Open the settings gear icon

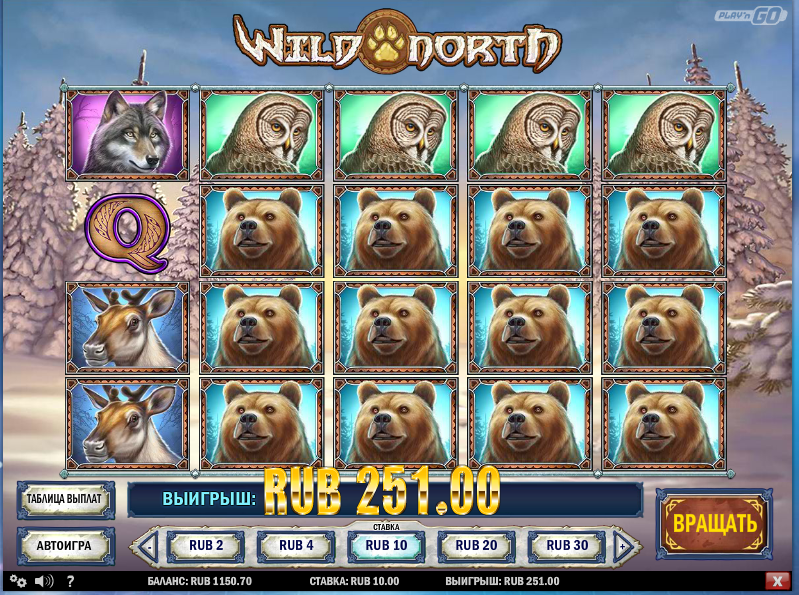pyautogui.click(x=18, y=581)
